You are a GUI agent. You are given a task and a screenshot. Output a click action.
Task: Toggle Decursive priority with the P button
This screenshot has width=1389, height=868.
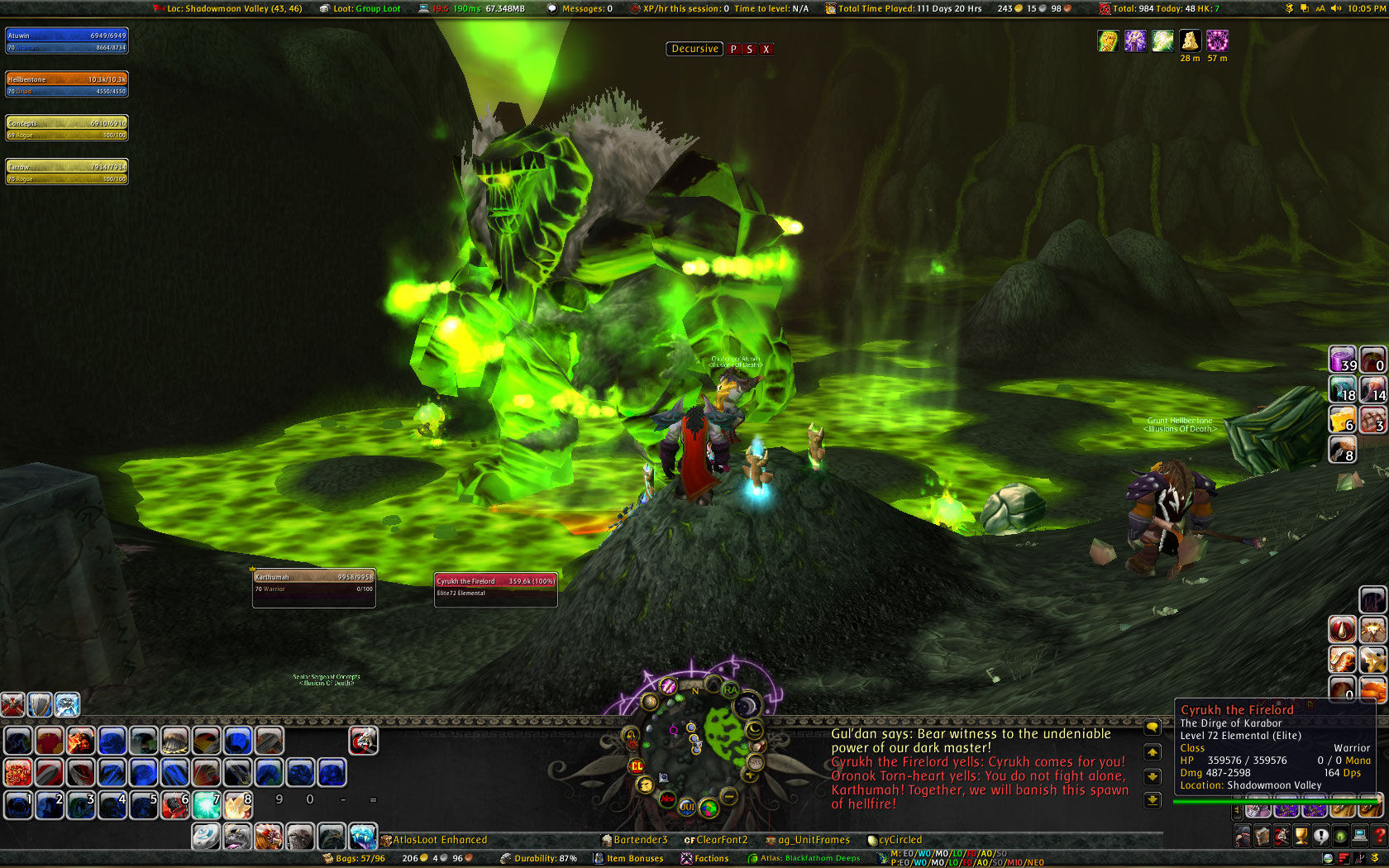coord(734,49)
